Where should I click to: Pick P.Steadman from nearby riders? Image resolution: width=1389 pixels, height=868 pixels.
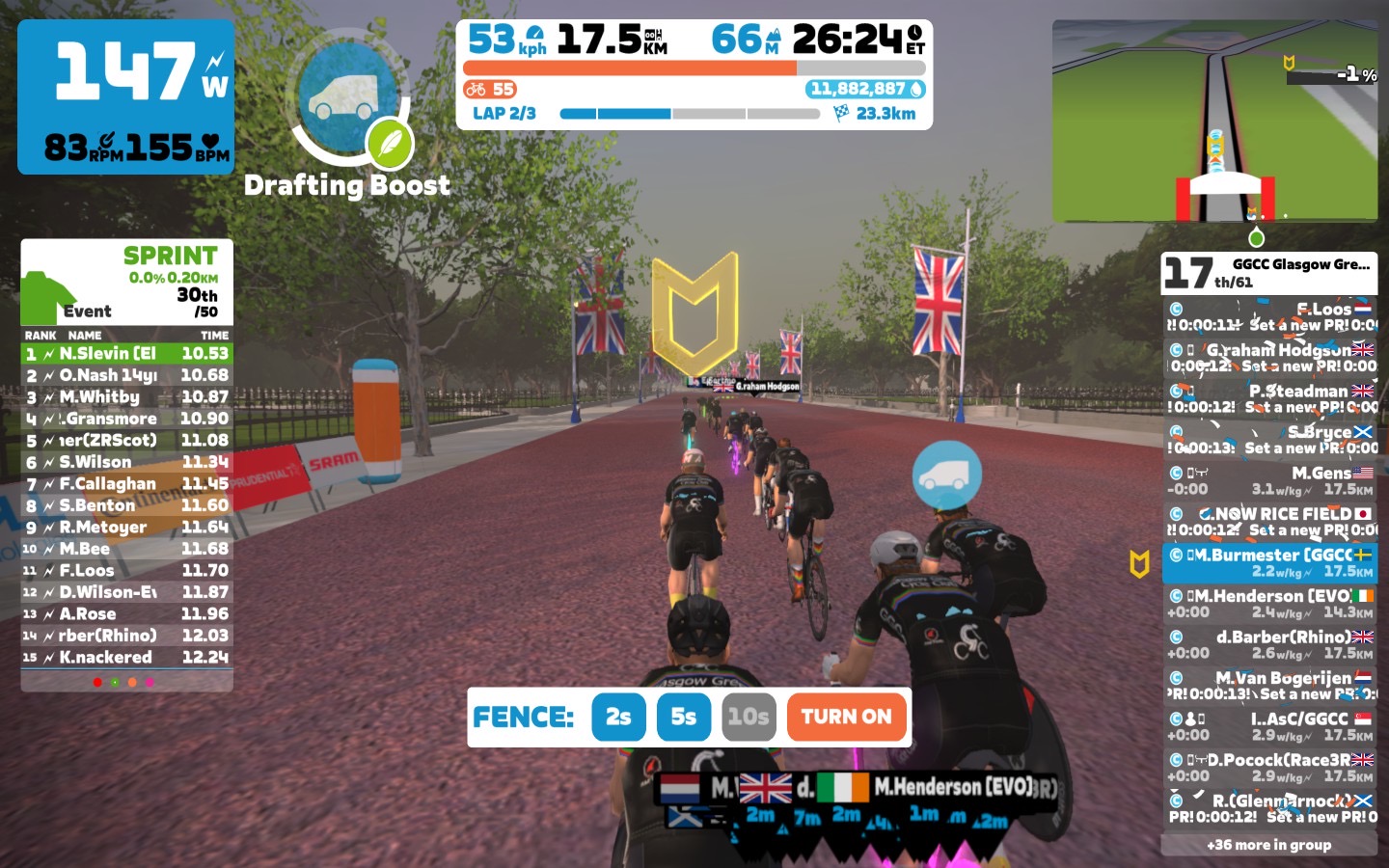pos(1268,398)
